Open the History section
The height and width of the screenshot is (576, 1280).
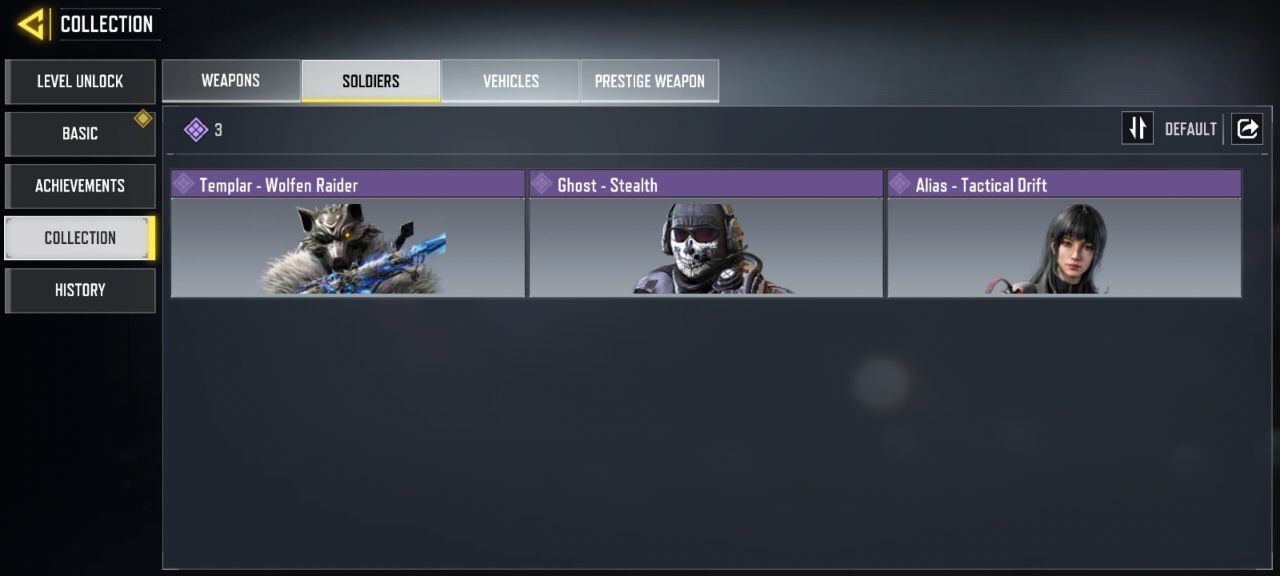click(80, 290)
